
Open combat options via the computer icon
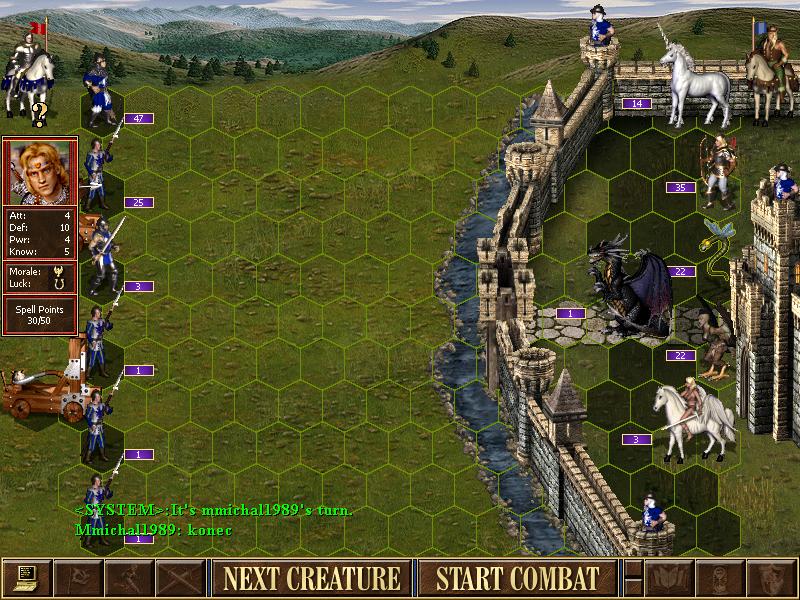pos(26,578)
